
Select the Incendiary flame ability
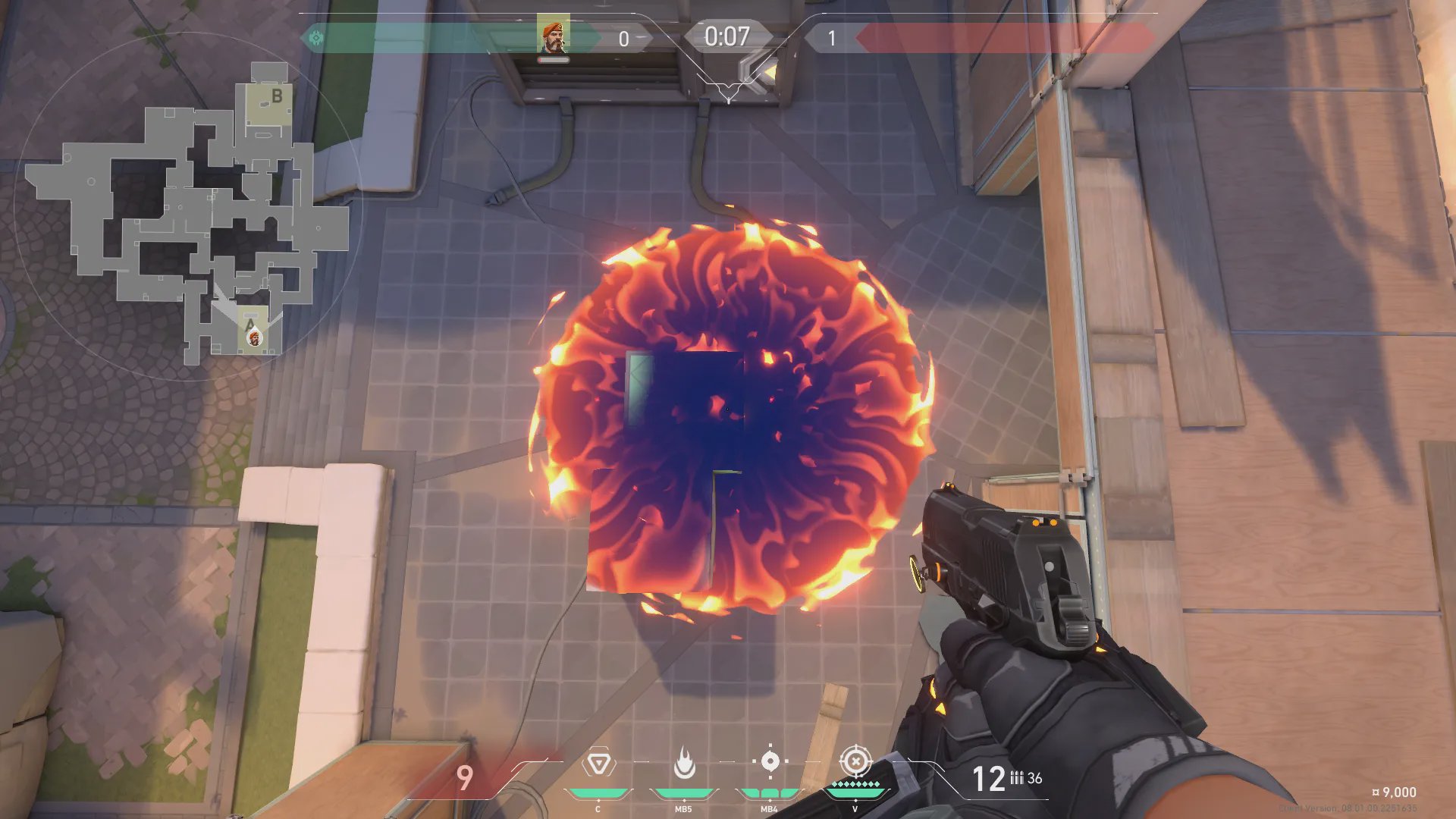(x=684, y=763)
